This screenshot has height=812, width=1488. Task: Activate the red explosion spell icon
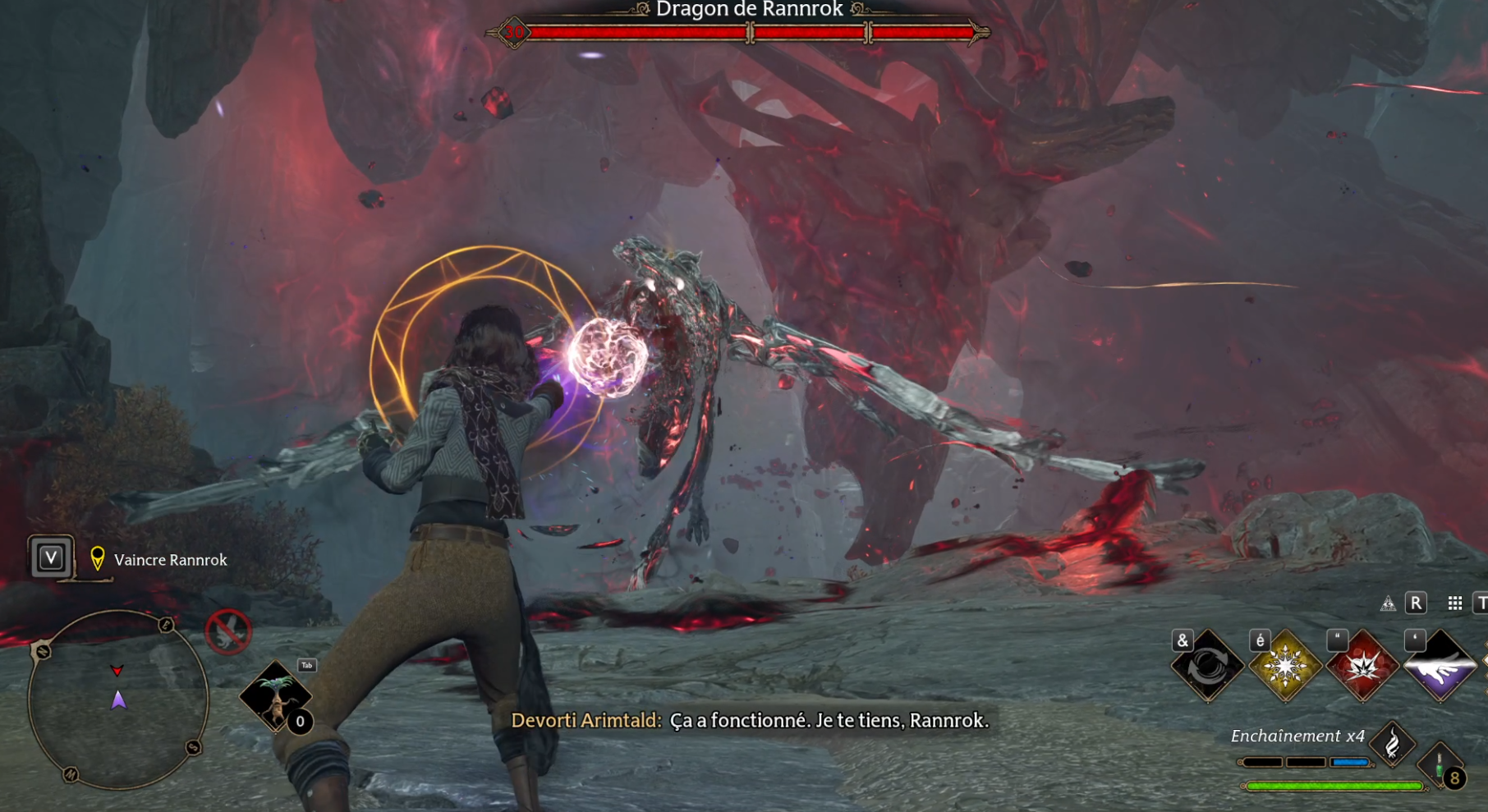1362,667
